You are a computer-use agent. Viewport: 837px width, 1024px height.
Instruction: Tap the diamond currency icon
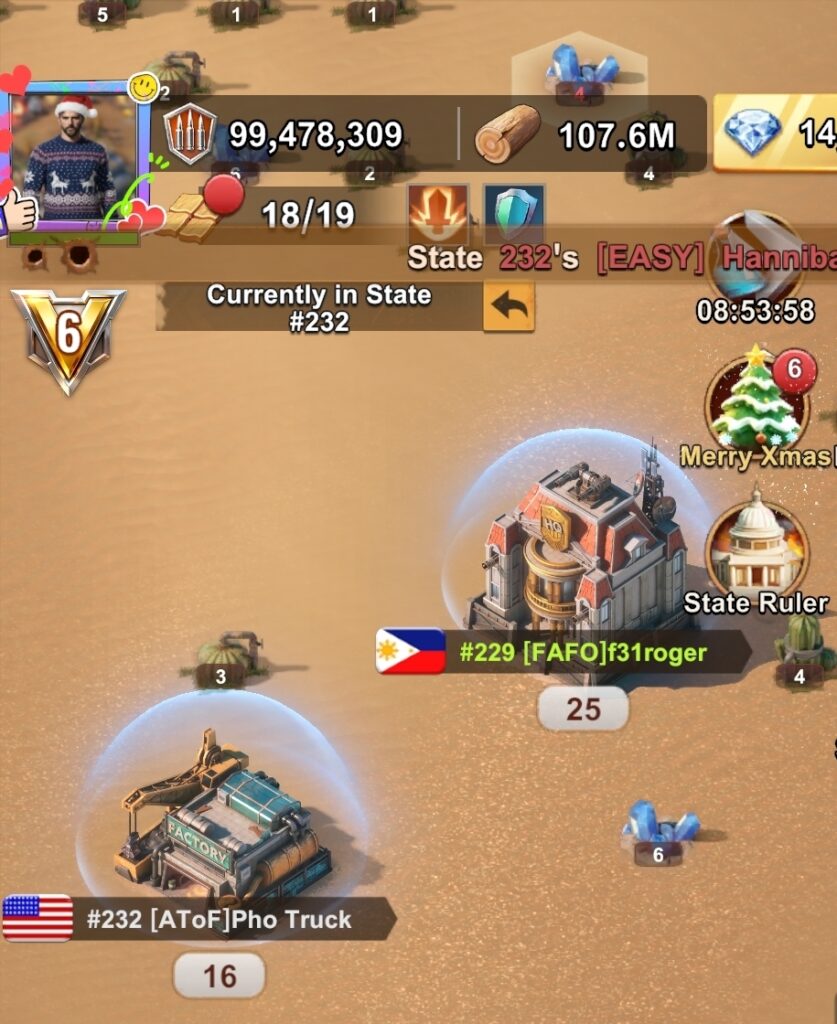tap(753, 134)
